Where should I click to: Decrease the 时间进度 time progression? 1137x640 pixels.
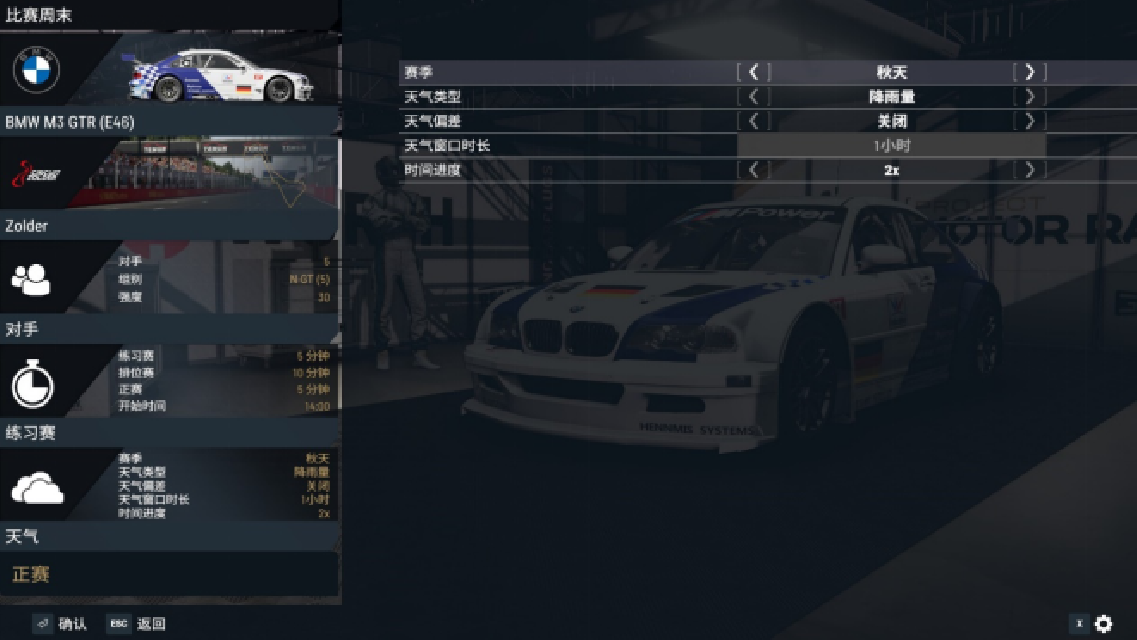point(754,170)
